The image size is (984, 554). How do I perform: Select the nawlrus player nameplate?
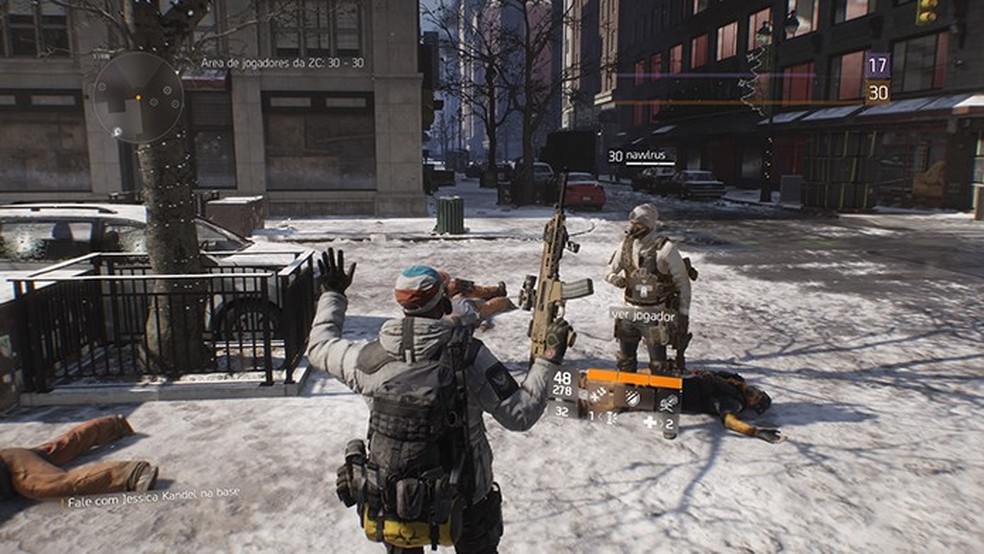tap(640, 156)
